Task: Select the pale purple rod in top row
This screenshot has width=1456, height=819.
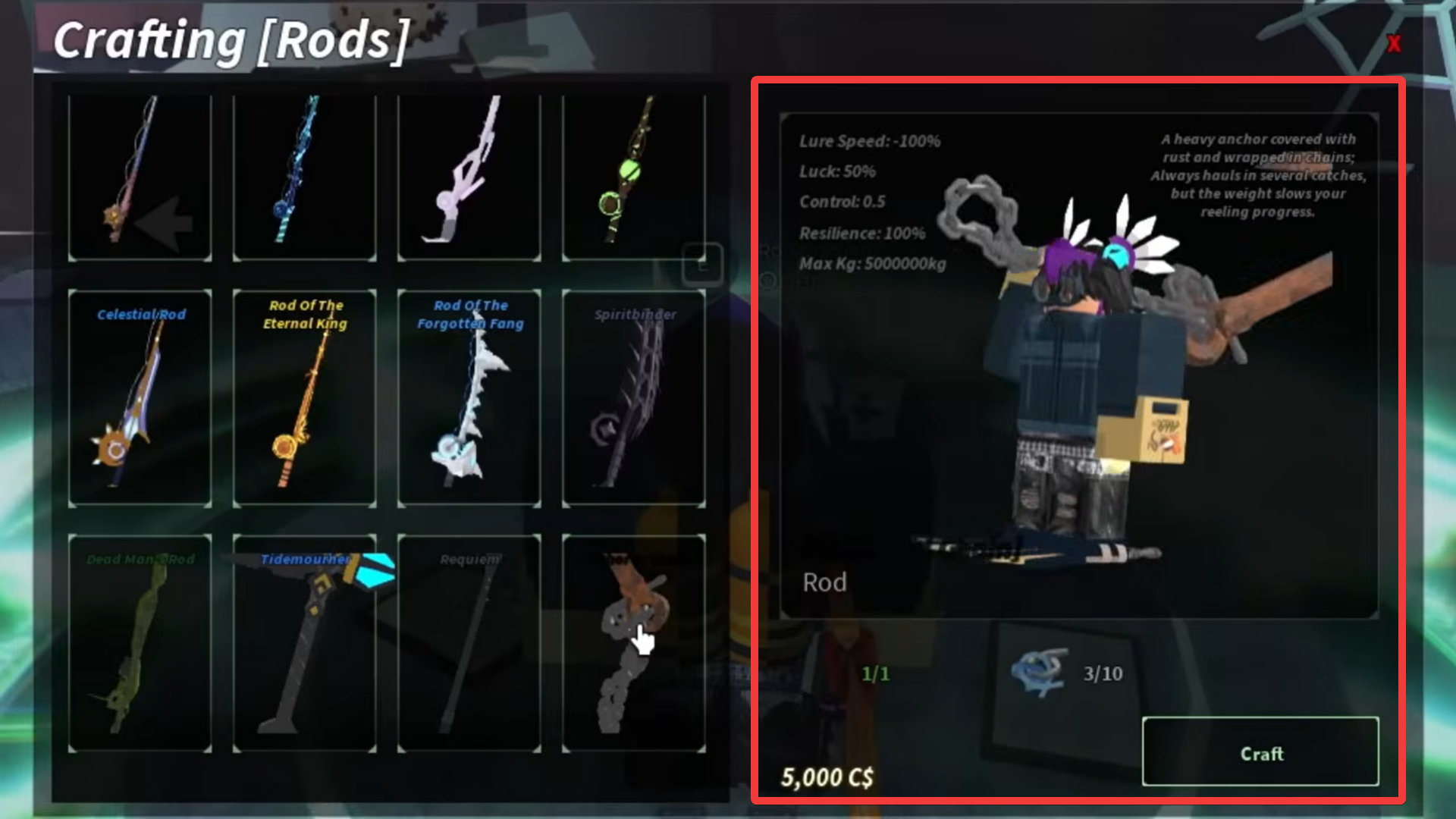Action: 469,178
